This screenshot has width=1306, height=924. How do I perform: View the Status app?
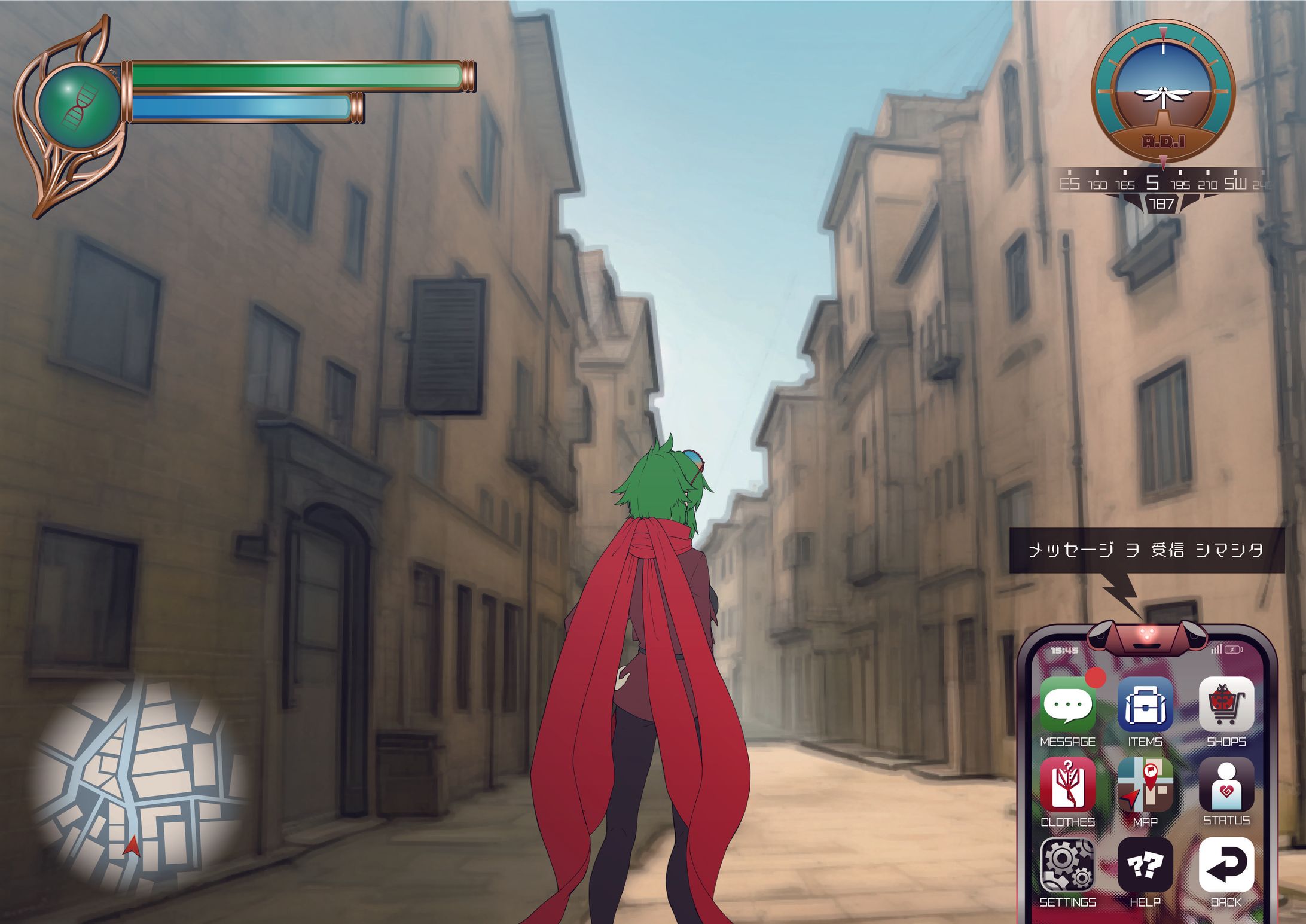(x=1226, y=785)
